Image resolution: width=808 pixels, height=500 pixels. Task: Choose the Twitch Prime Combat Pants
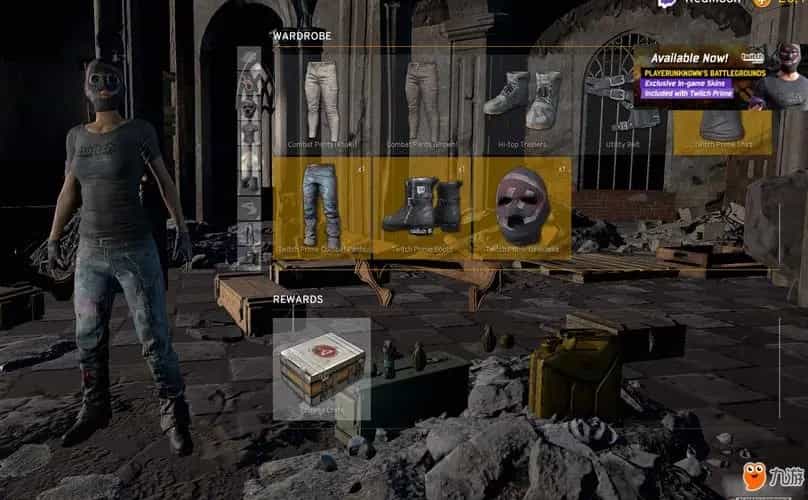click(x=322, y=207)
